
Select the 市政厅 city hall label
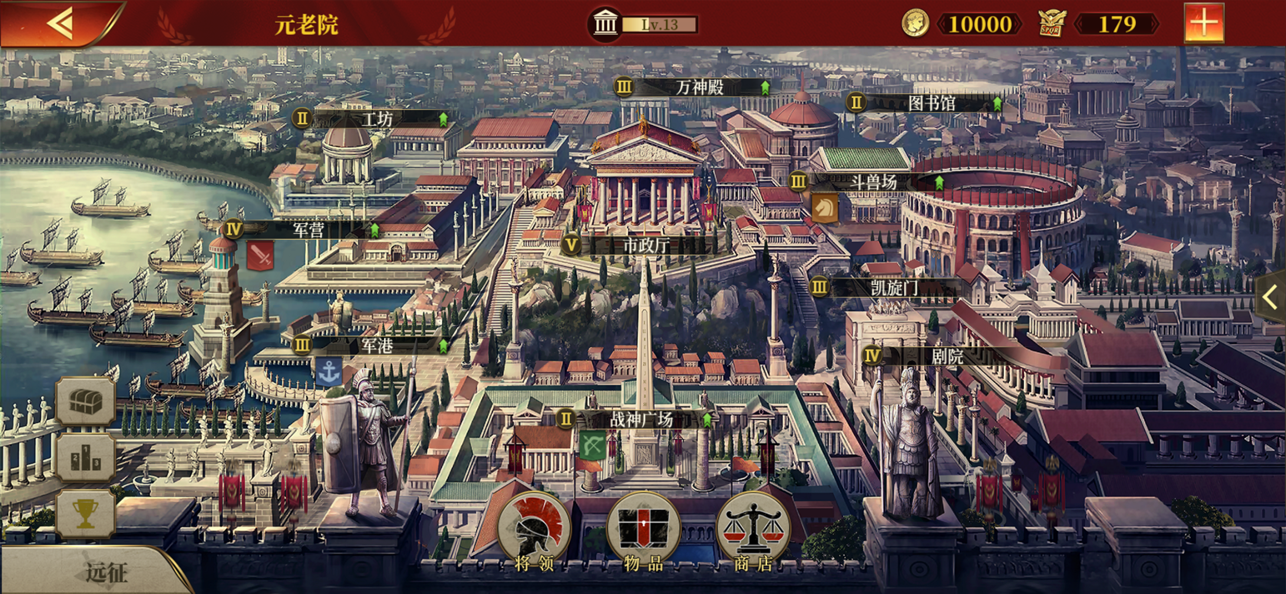coord(646,245)
